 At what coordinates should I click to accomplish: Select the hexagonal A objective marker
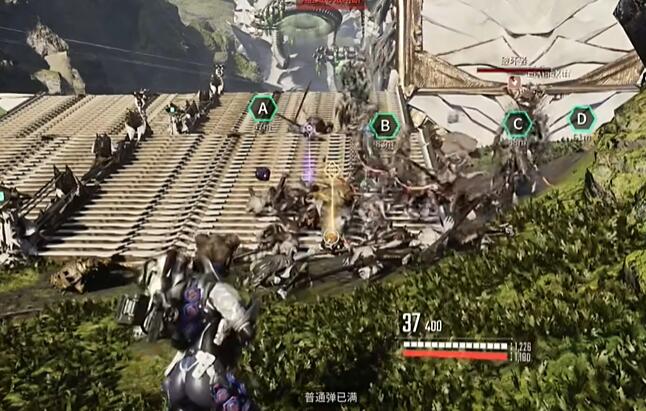point(263,107)
